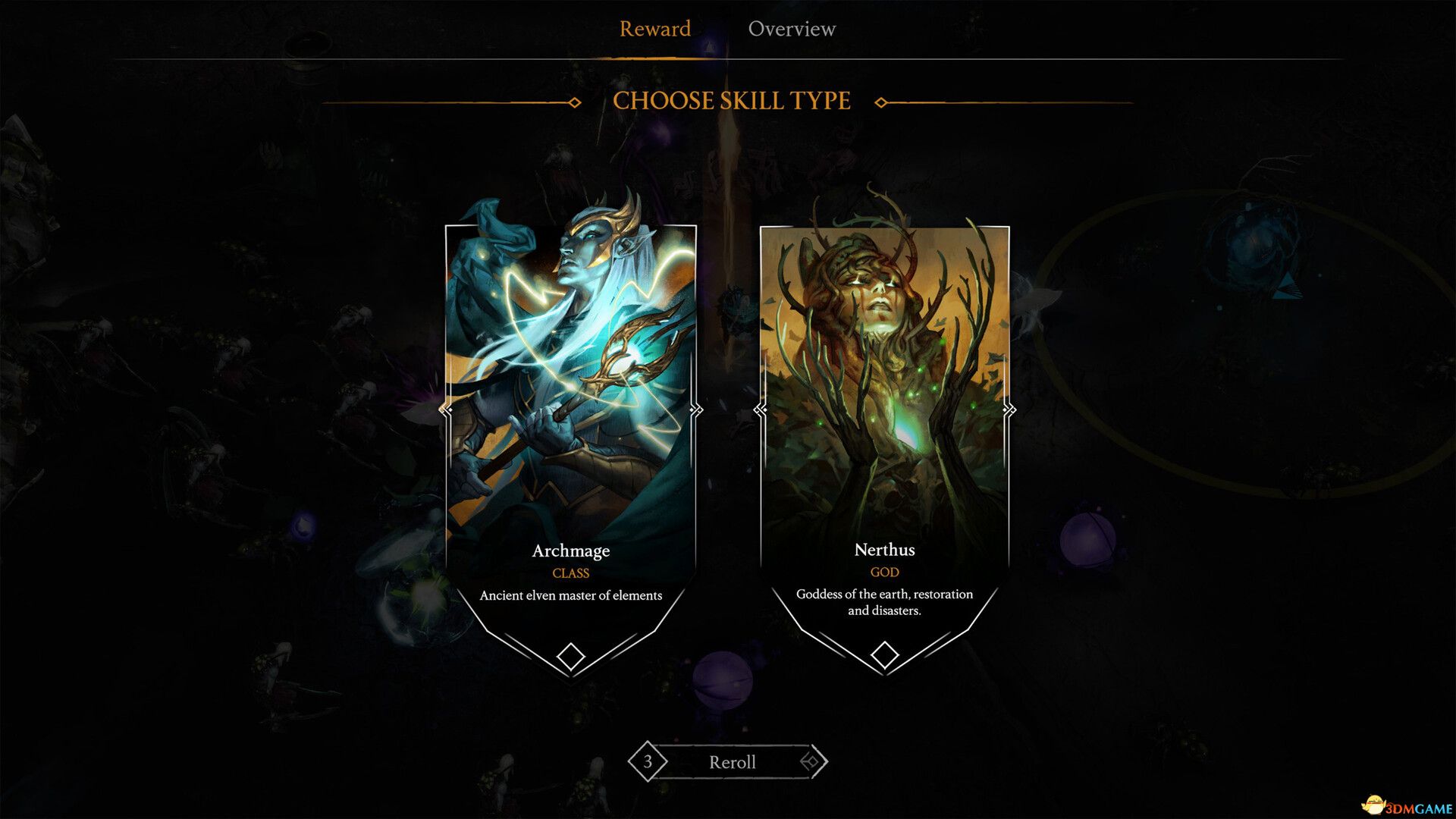Click the reroll cost diamond showing 3
1456x819 pixels.
(648, 762)
